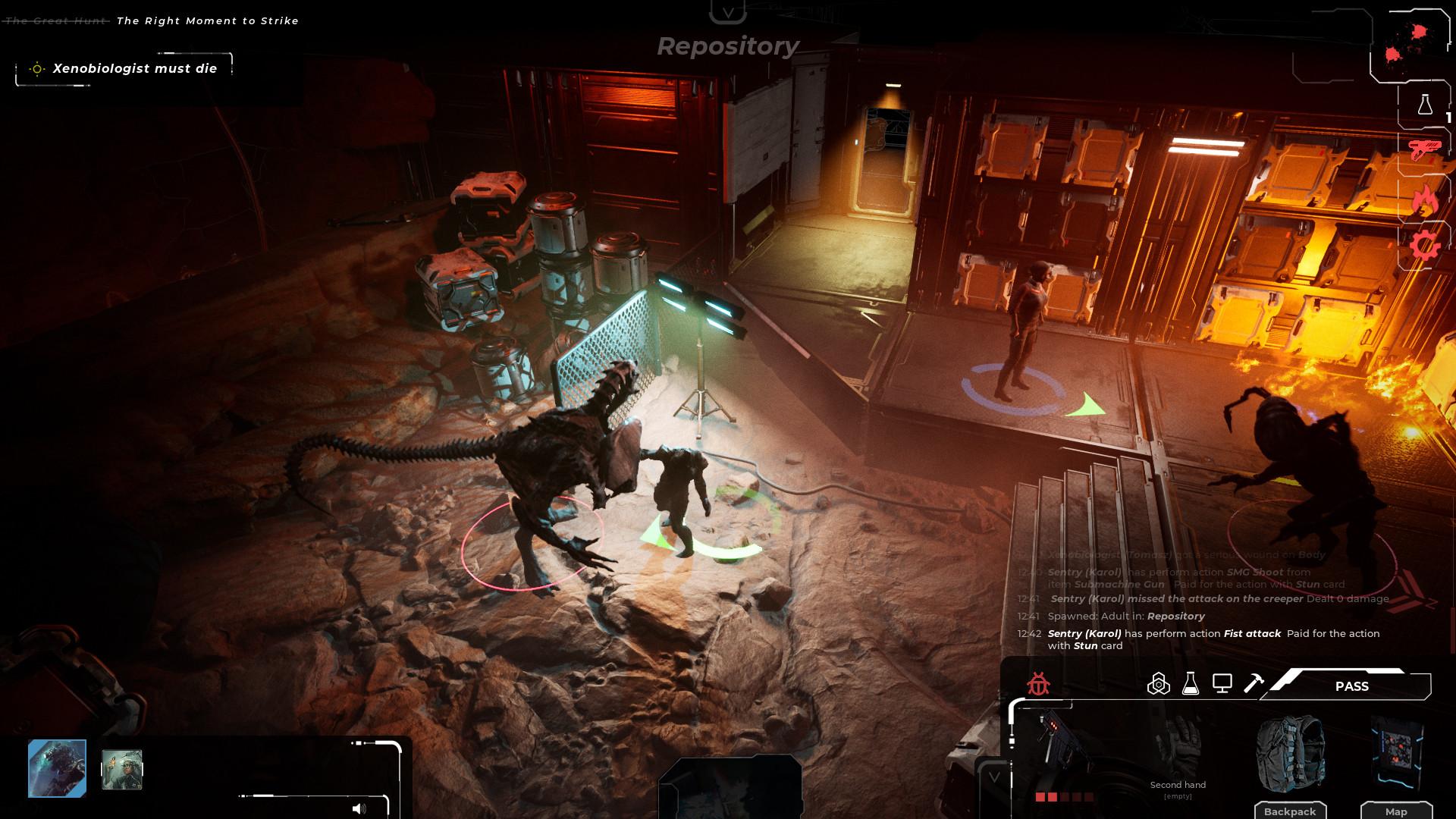Viewport: 1456px width, 819px height.
Task: Open the red gear icon on right sidebar
Action: point(1424,244)
